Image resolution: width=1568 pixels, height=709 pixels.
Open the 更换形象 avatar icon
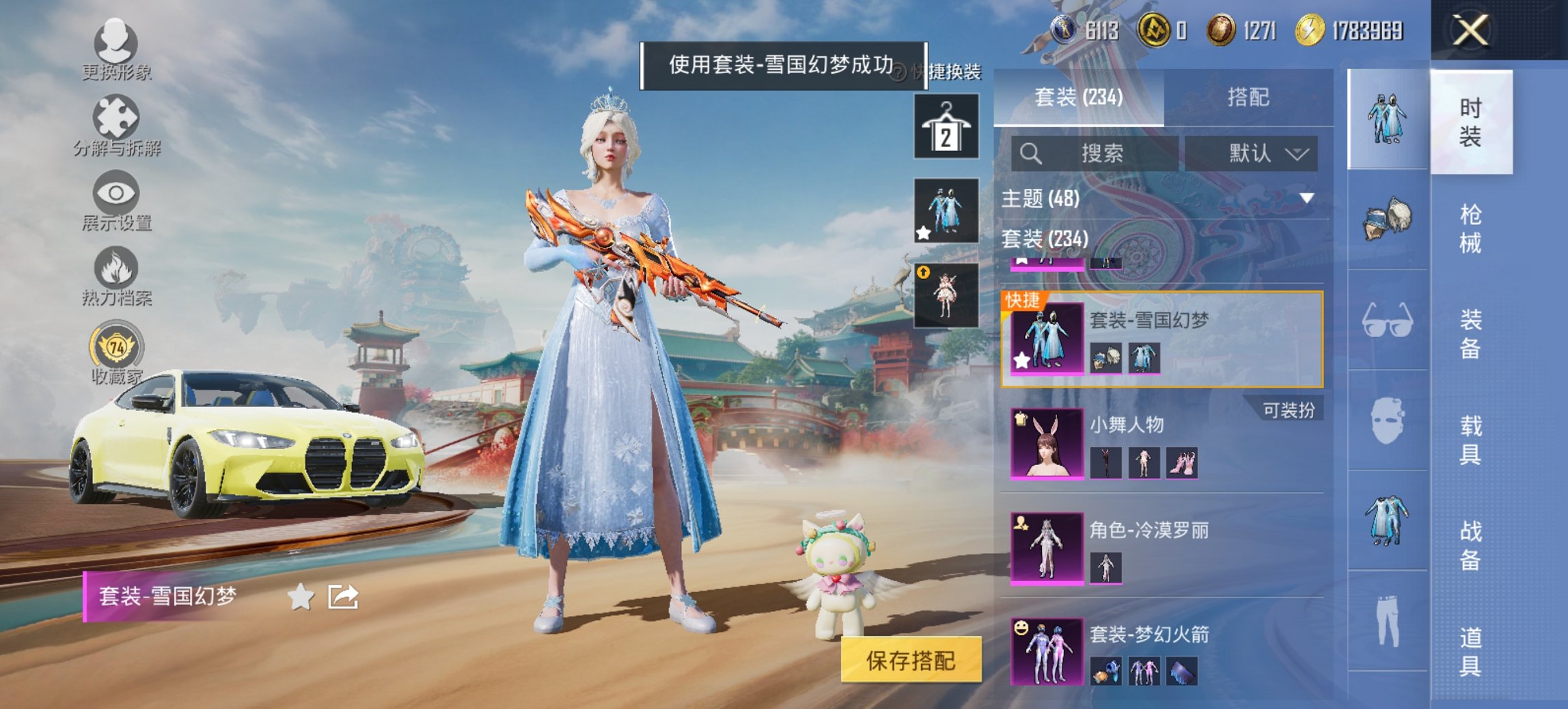point(116,44)
